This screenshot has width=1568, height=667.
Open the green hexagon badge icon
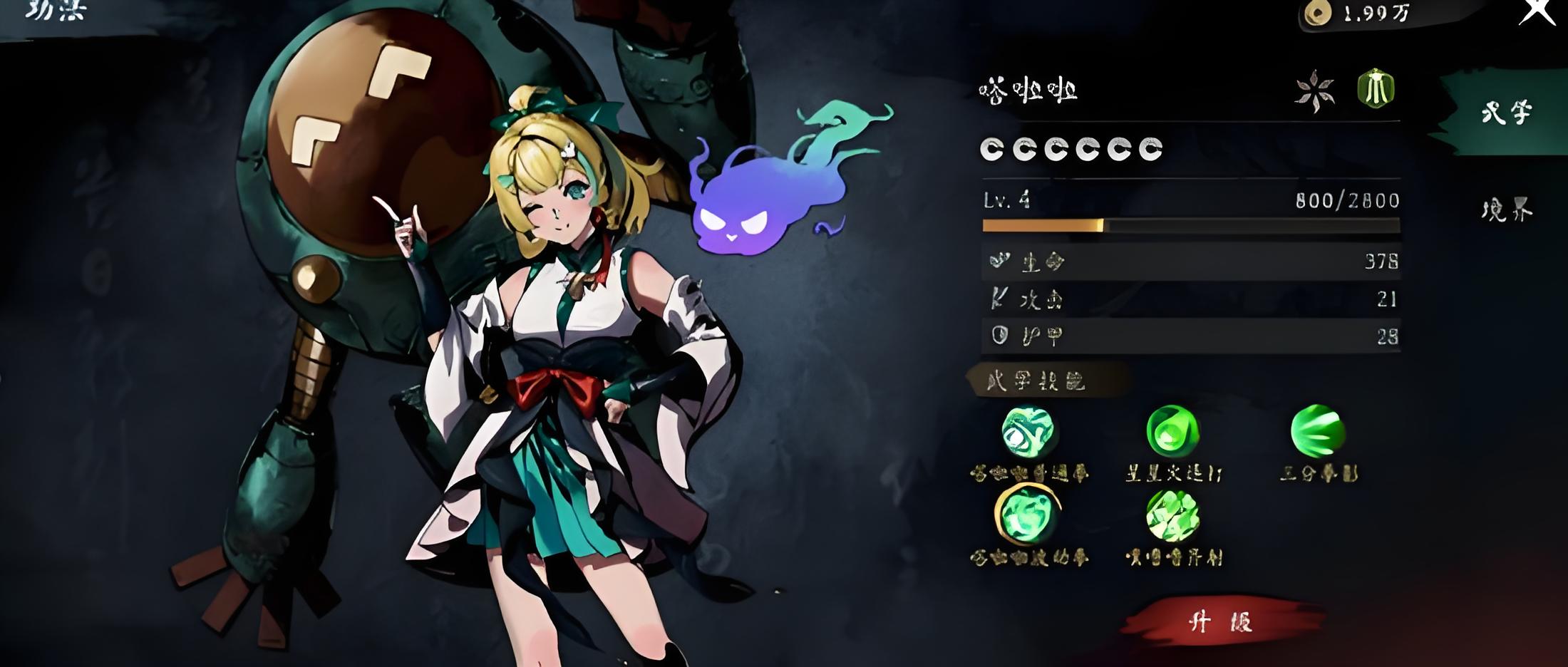pyautogui.click(x=1376, y=89)
